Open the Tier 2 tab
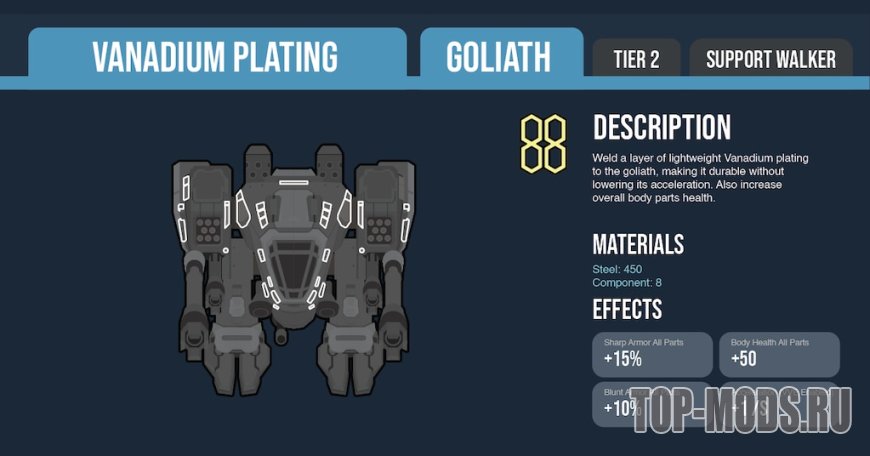 click(x=636, y=59)
